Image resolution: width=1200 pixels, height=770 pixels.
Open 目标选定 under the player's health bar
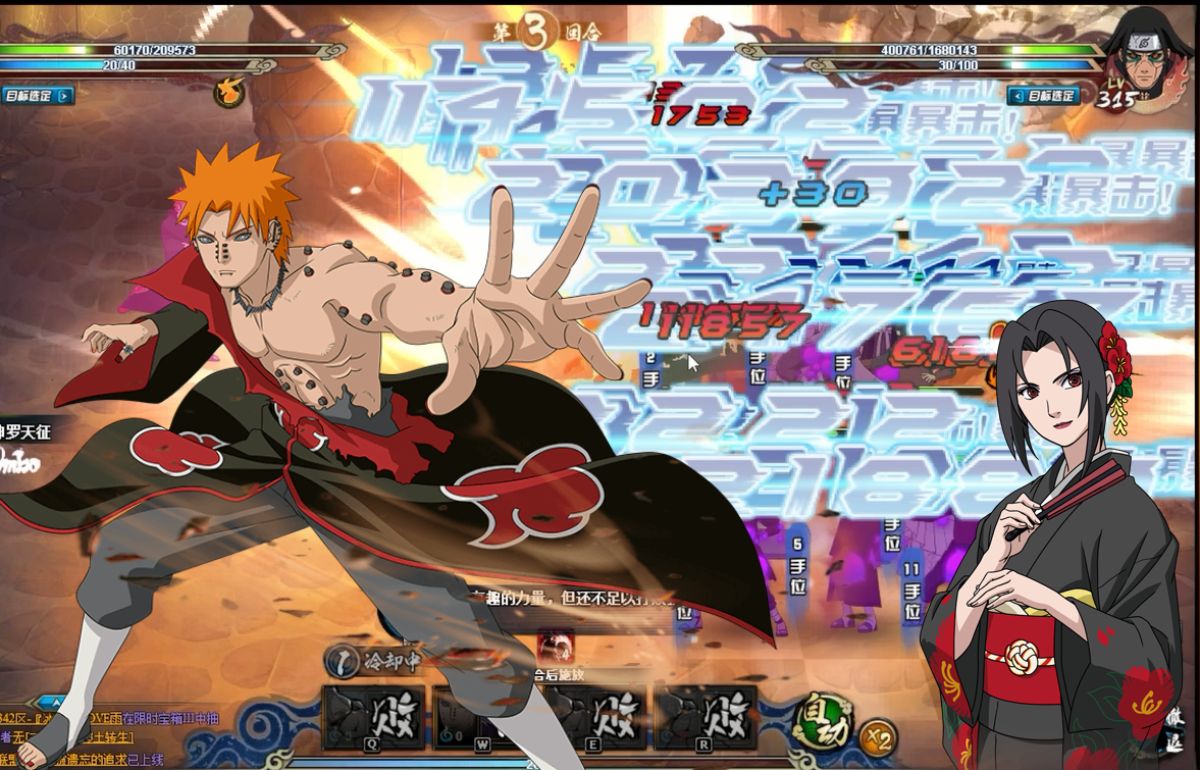[38, 96]
